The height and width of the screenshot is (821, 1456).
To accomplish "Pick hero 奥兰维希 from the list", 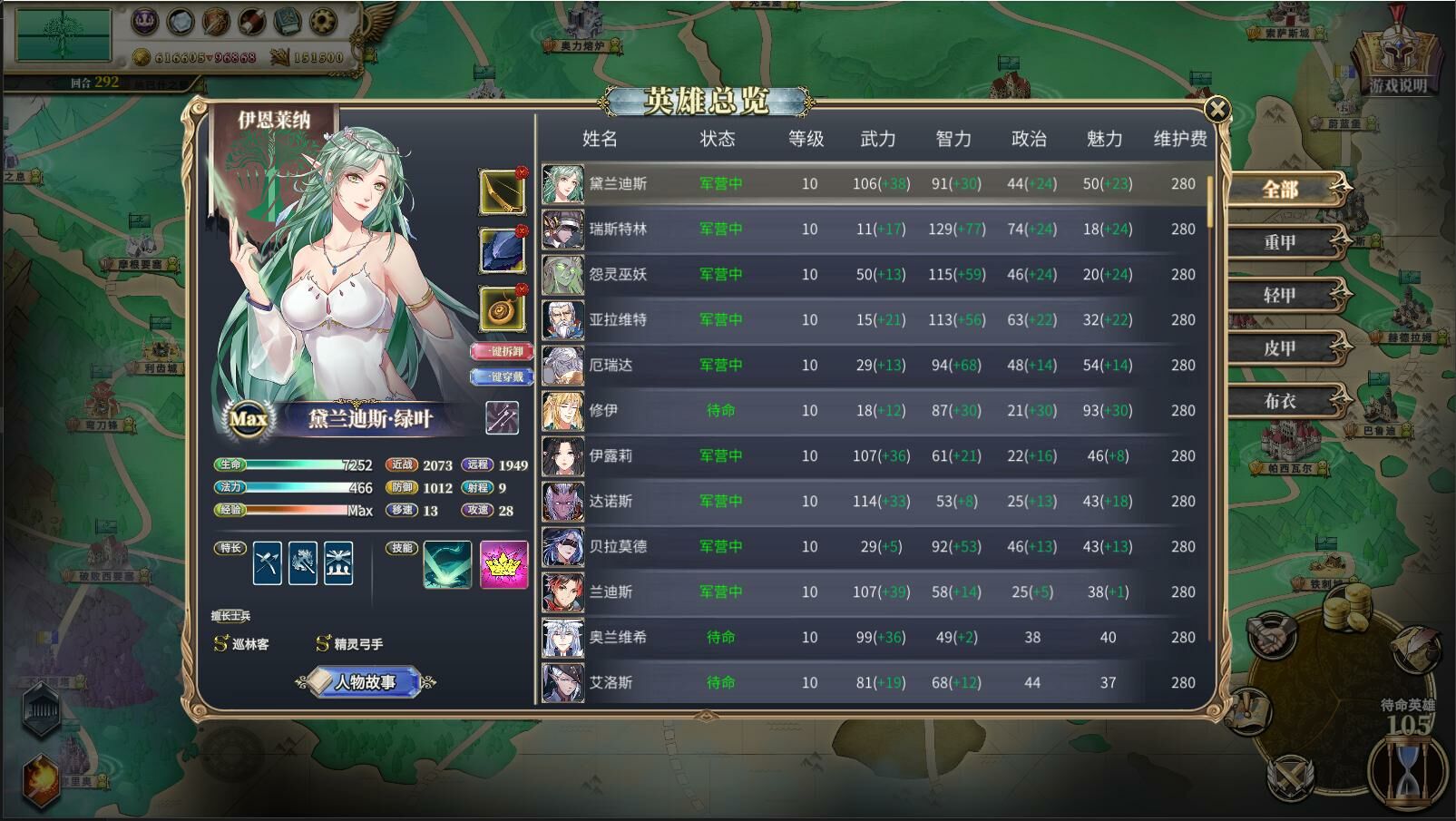I will click(619, 637).
